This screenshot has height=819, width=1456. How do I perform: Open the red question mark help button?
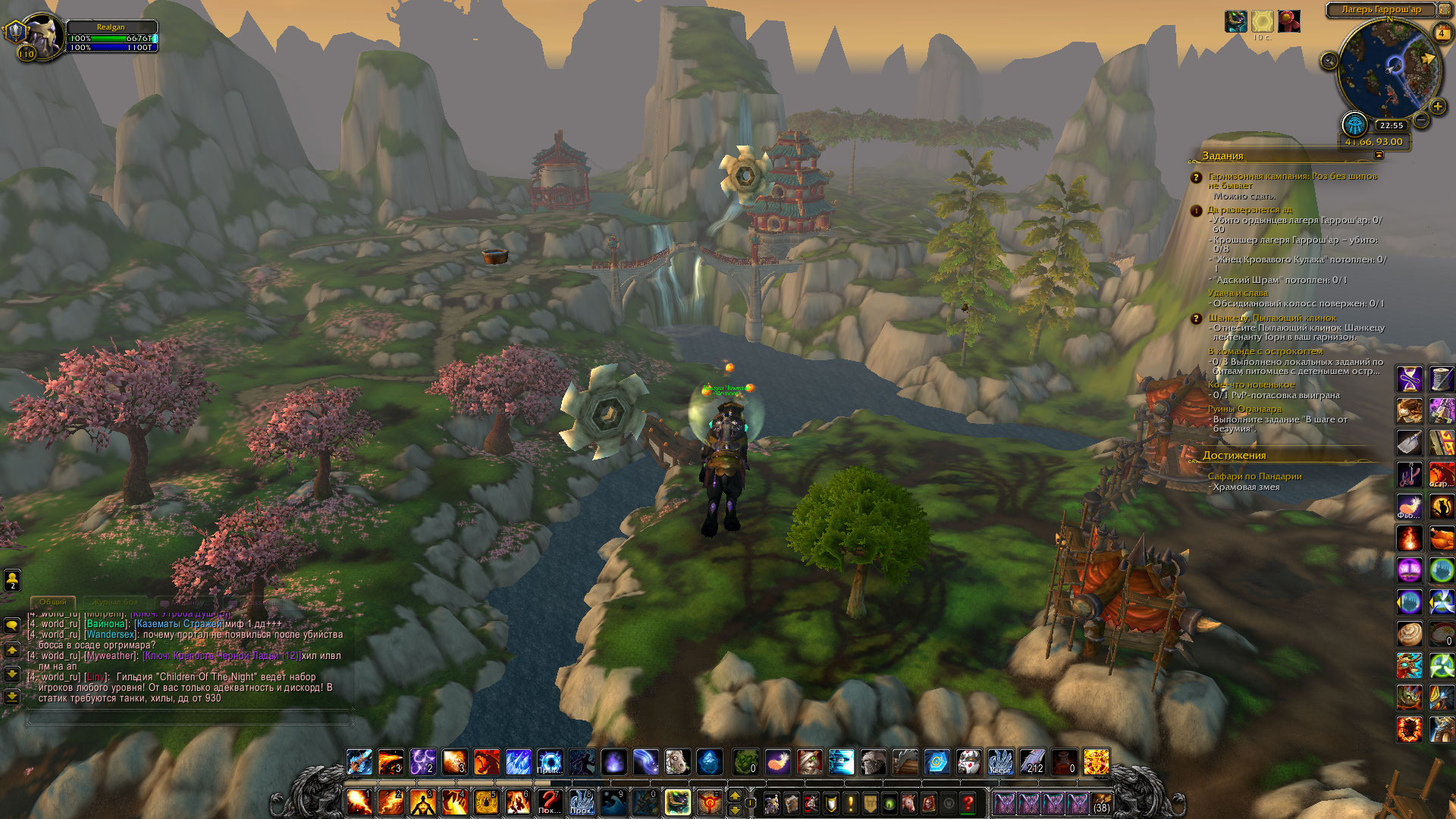click(968, 803)
